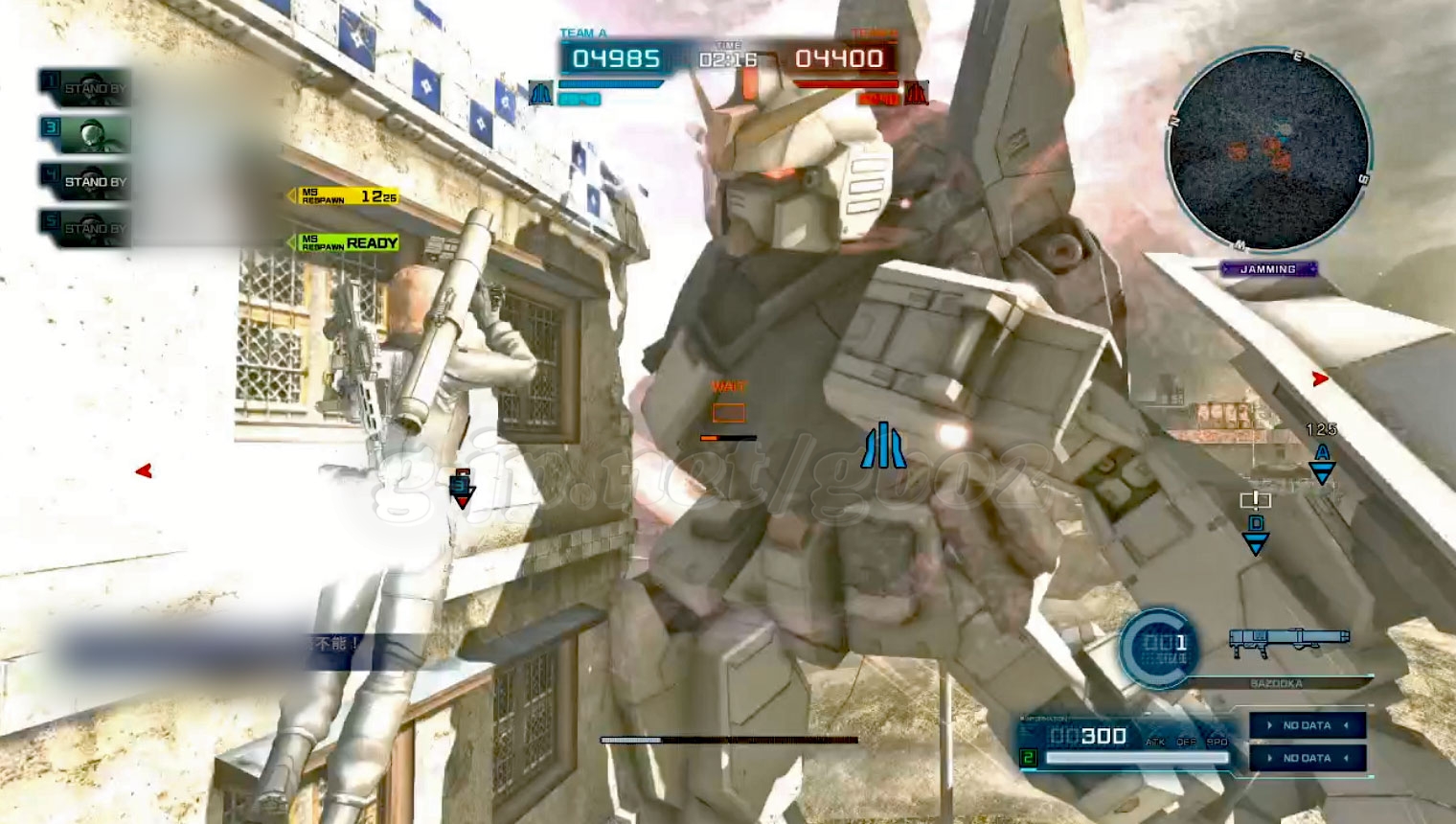Select player 3 pilot portrait entry

tap(85, 134)
